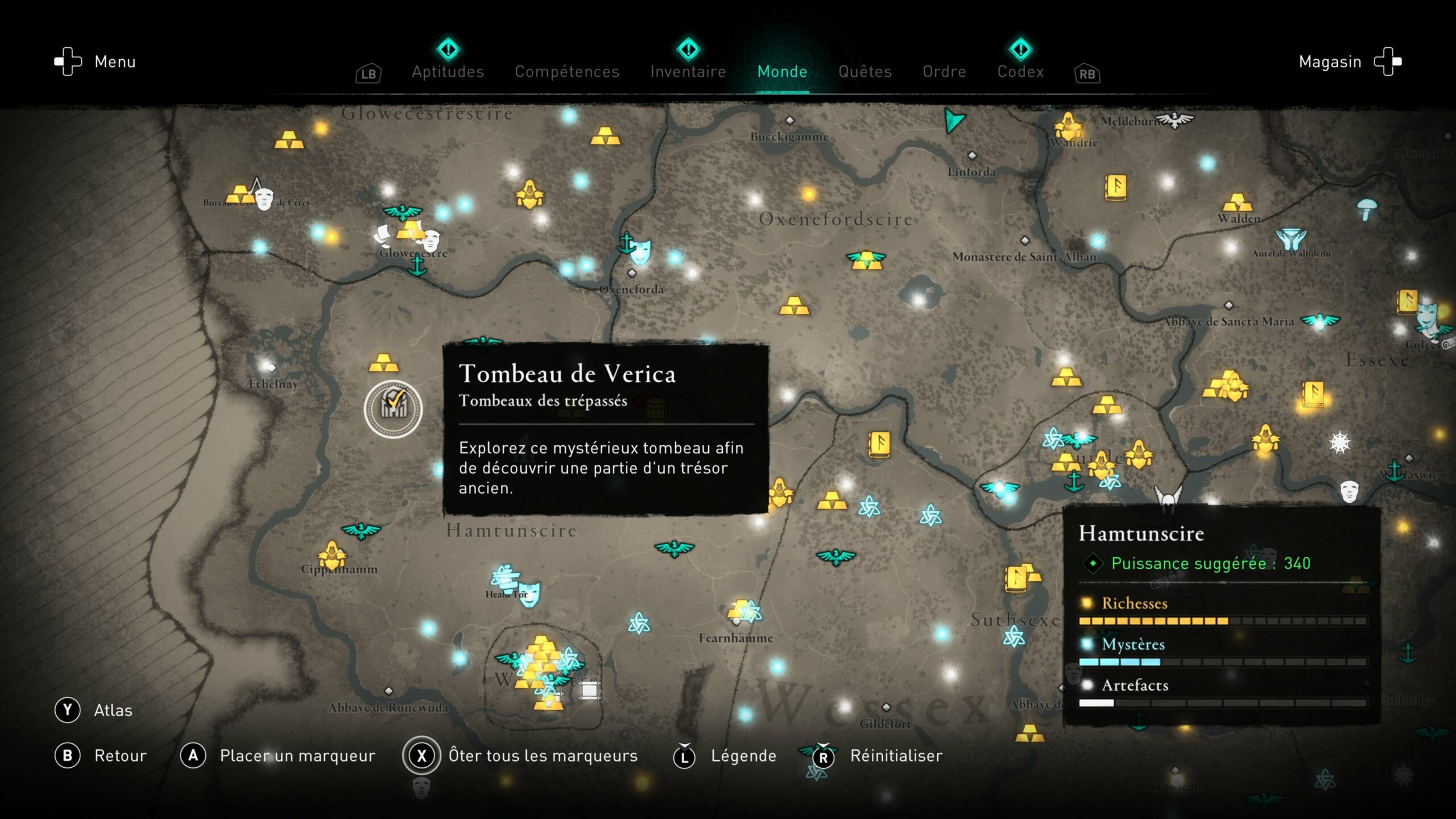Open the Inventaire tab
Screen dimensions: 1456x819
point(688,72)
